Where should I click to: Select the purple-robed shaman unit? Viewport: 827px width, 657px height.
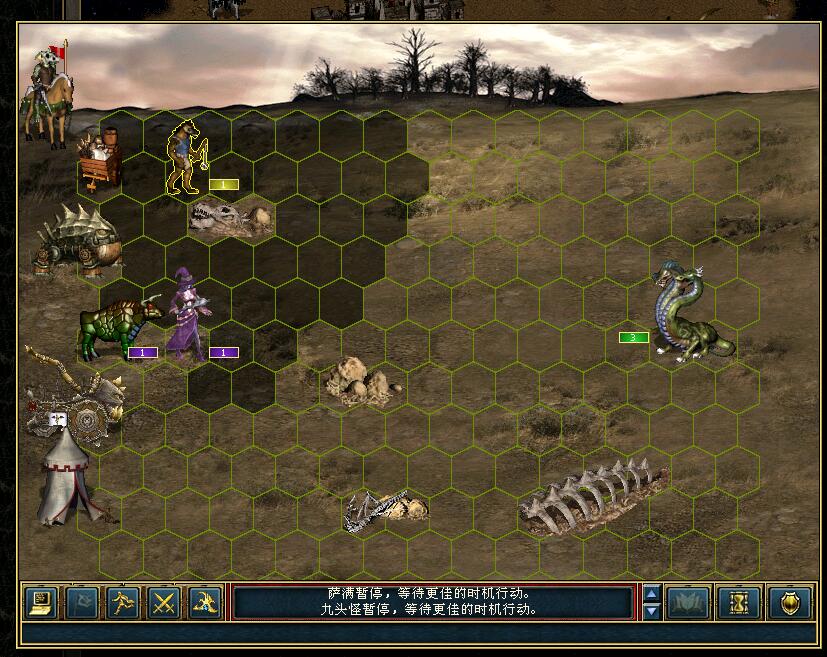tap(187, 315)
